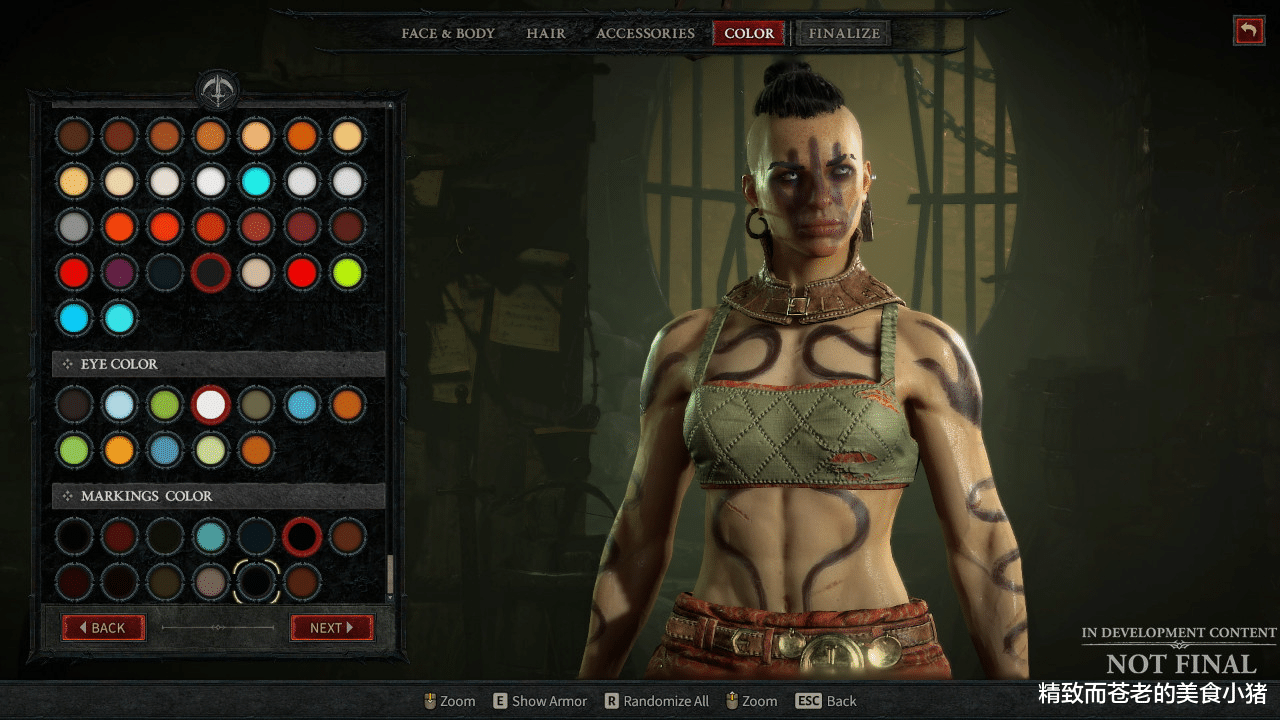Screen dimensions: 1280x720
Task: Go to the previous step with Back button
Action: (x=103, y=628)
